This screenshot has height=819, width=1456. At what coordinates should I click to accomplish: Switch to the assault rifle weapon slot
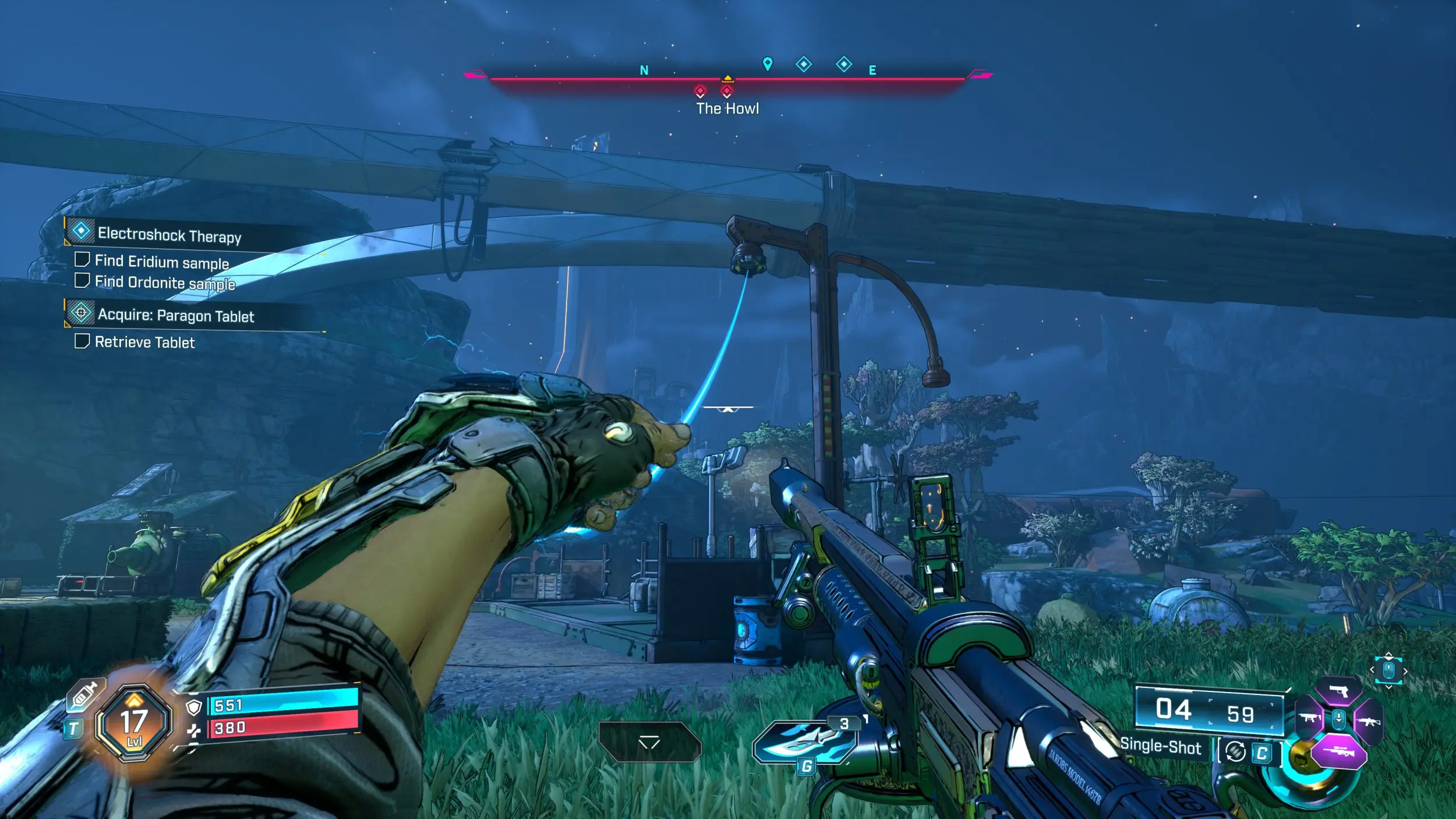1368,722
